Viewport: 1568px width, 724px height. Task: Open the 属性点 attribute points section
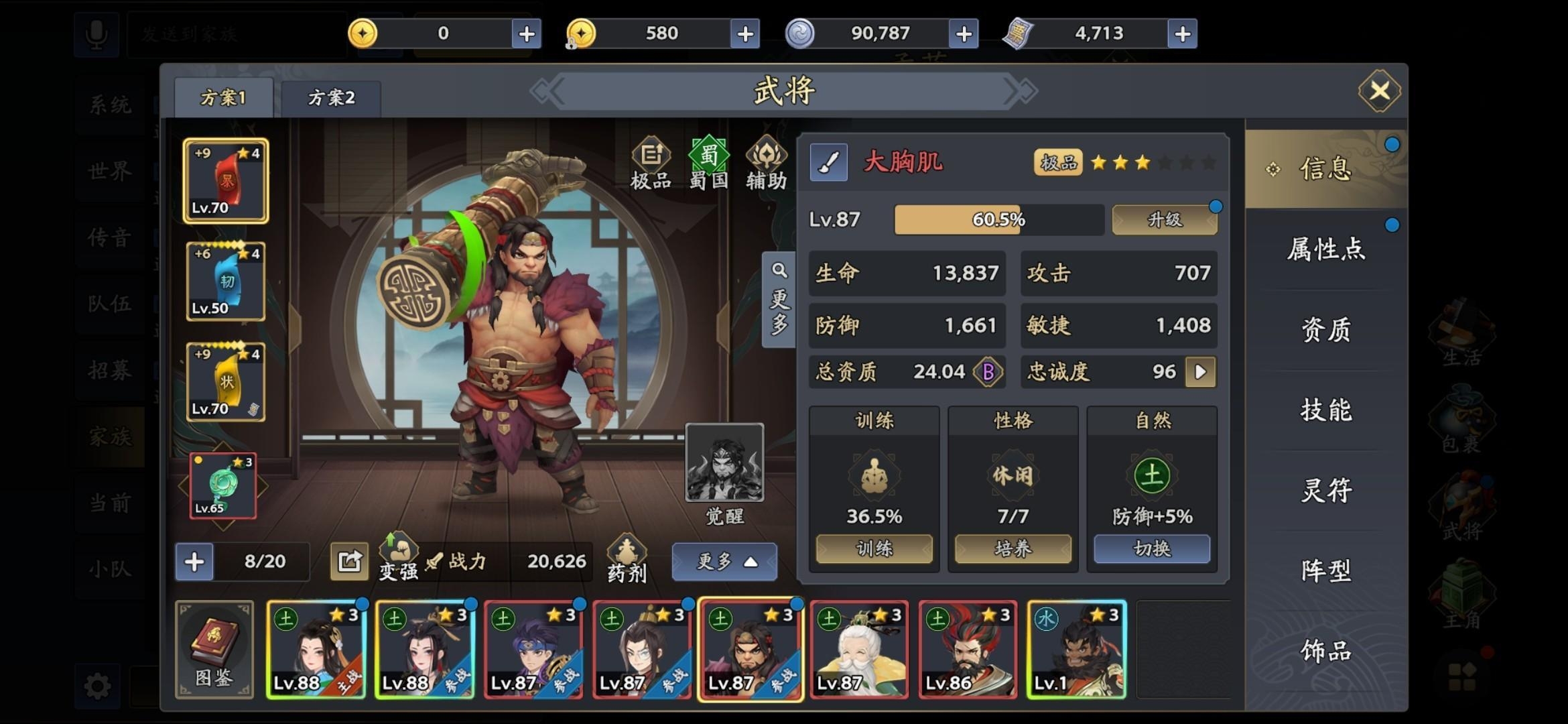tap(1325, 249)
